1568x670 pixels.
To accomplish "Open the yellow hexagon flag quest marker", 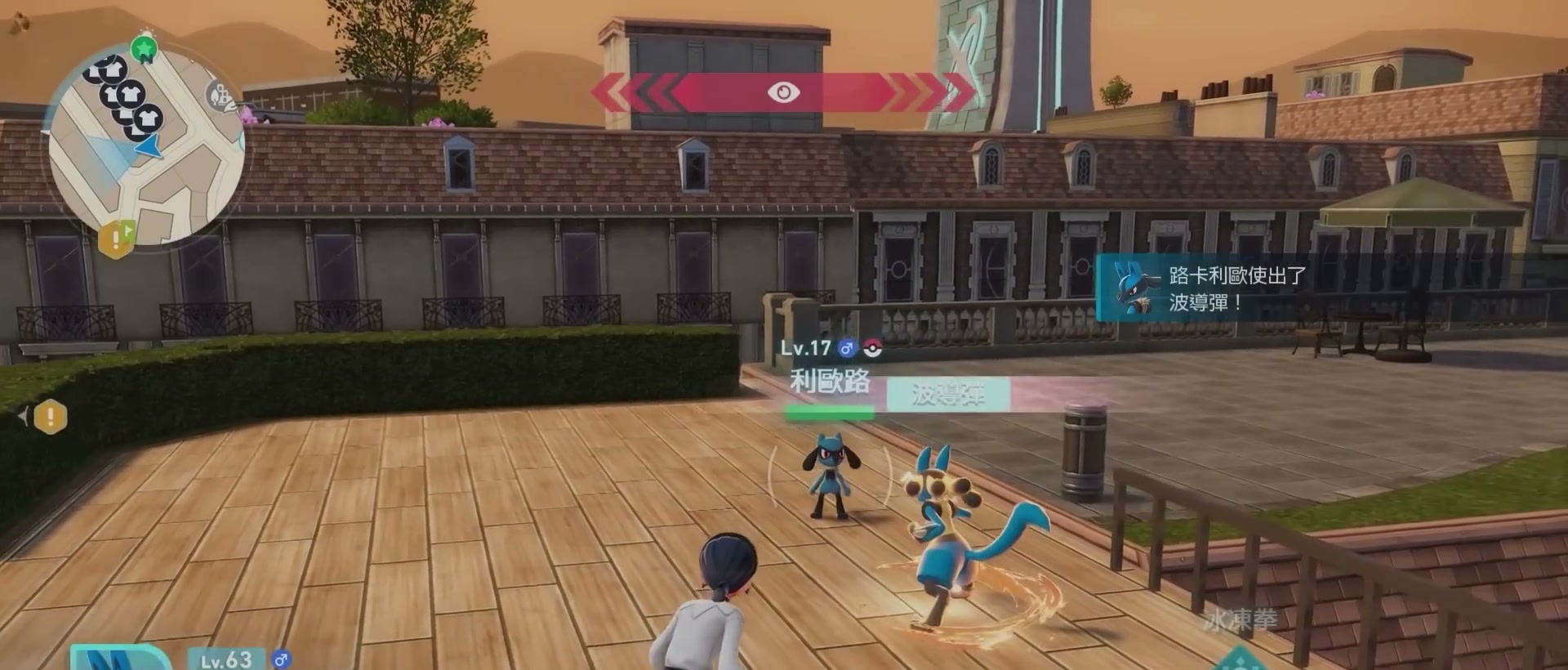I will [117, 237].
